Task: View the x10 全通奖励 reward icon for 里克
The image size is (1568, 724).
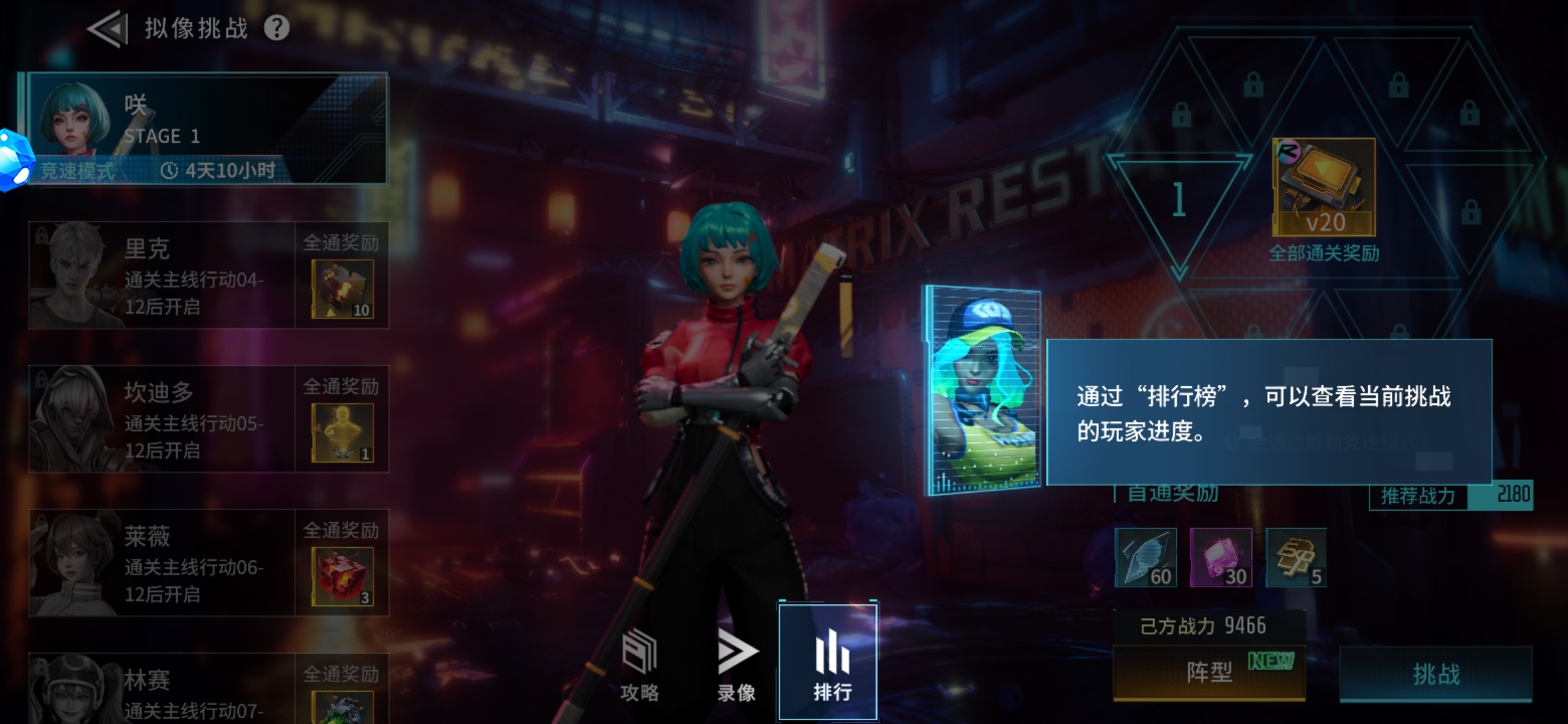Action: tap(342, 288)
